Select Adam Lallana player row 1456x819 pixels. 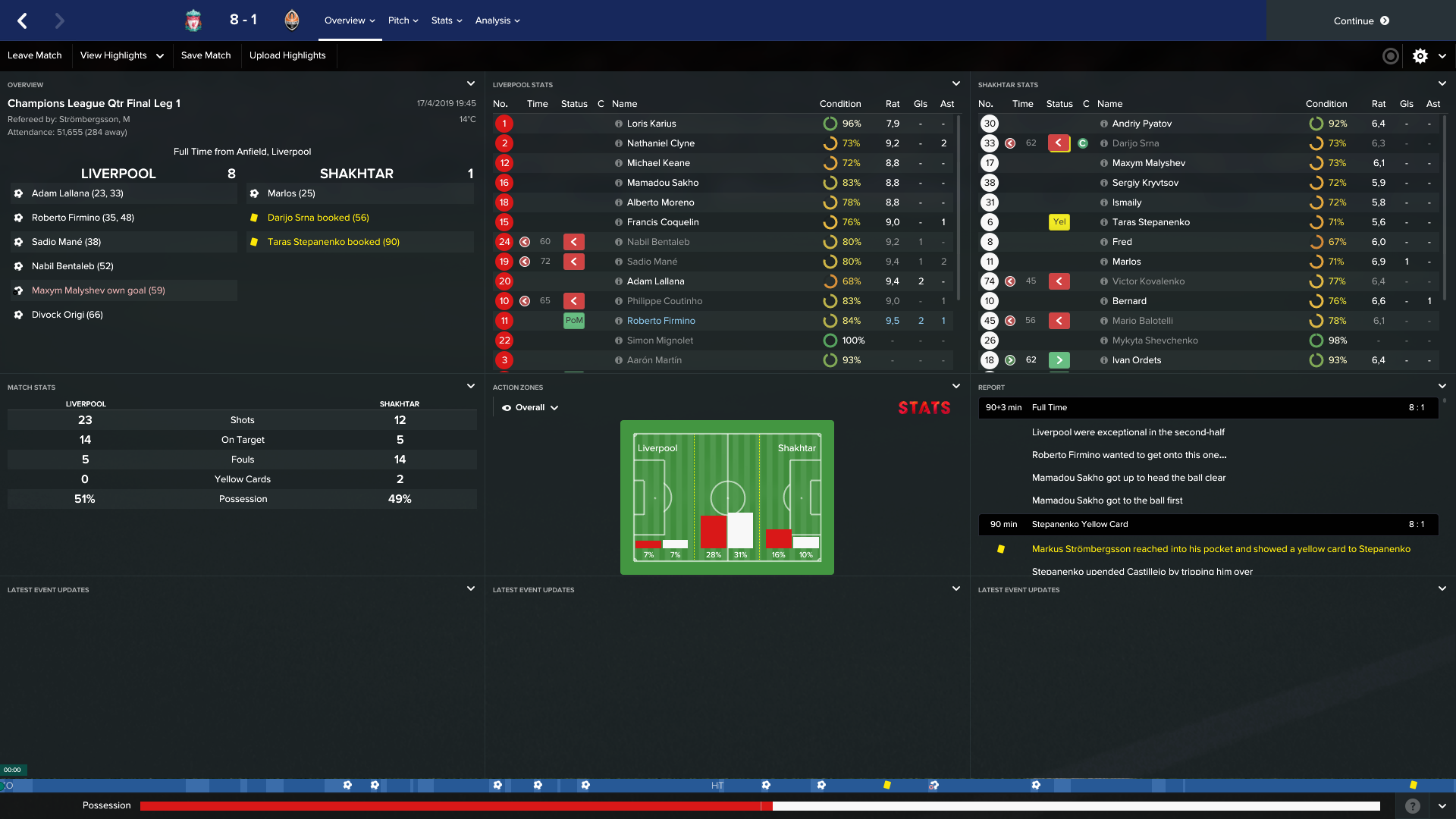point(655,281)
